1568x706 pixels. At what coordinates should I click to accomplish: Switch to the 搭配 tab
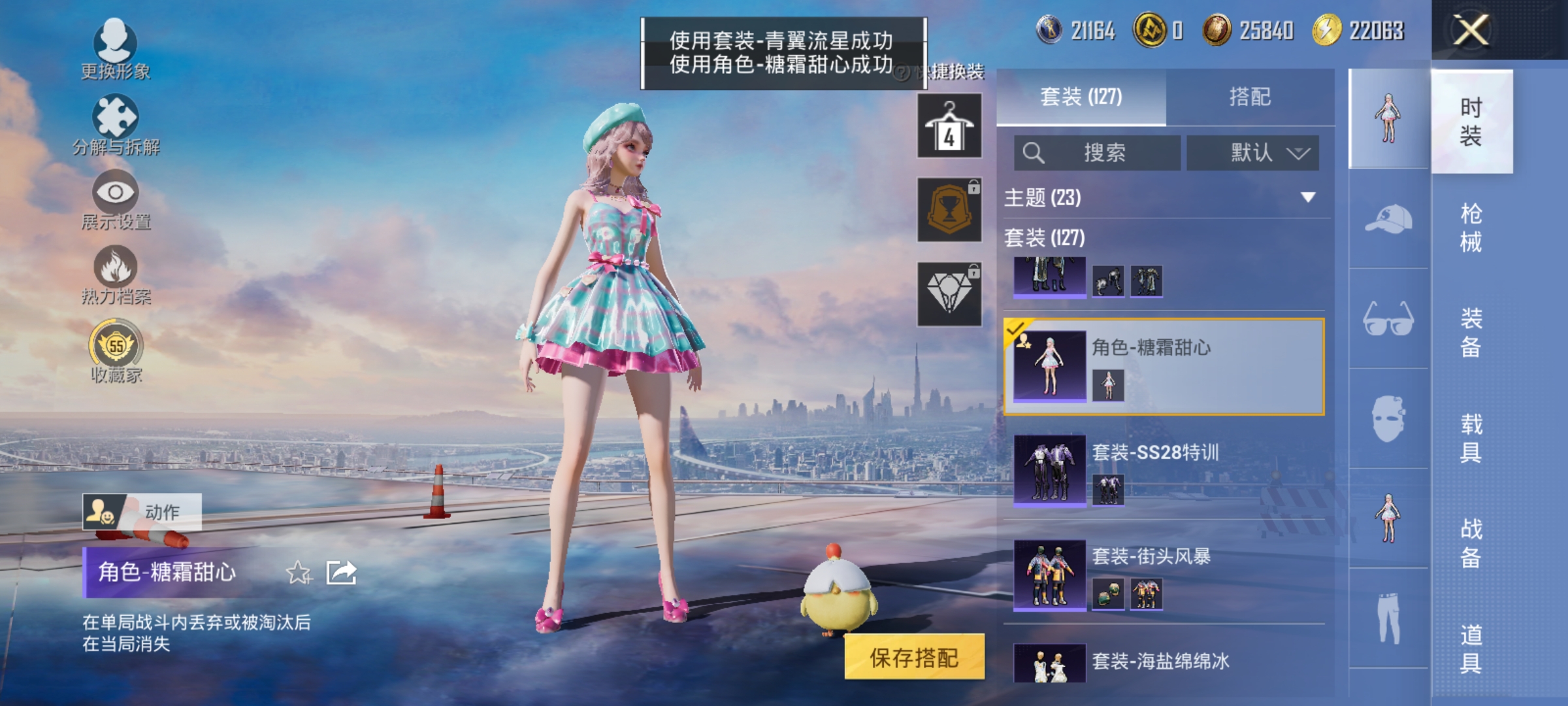click(x=1250, y=96)
